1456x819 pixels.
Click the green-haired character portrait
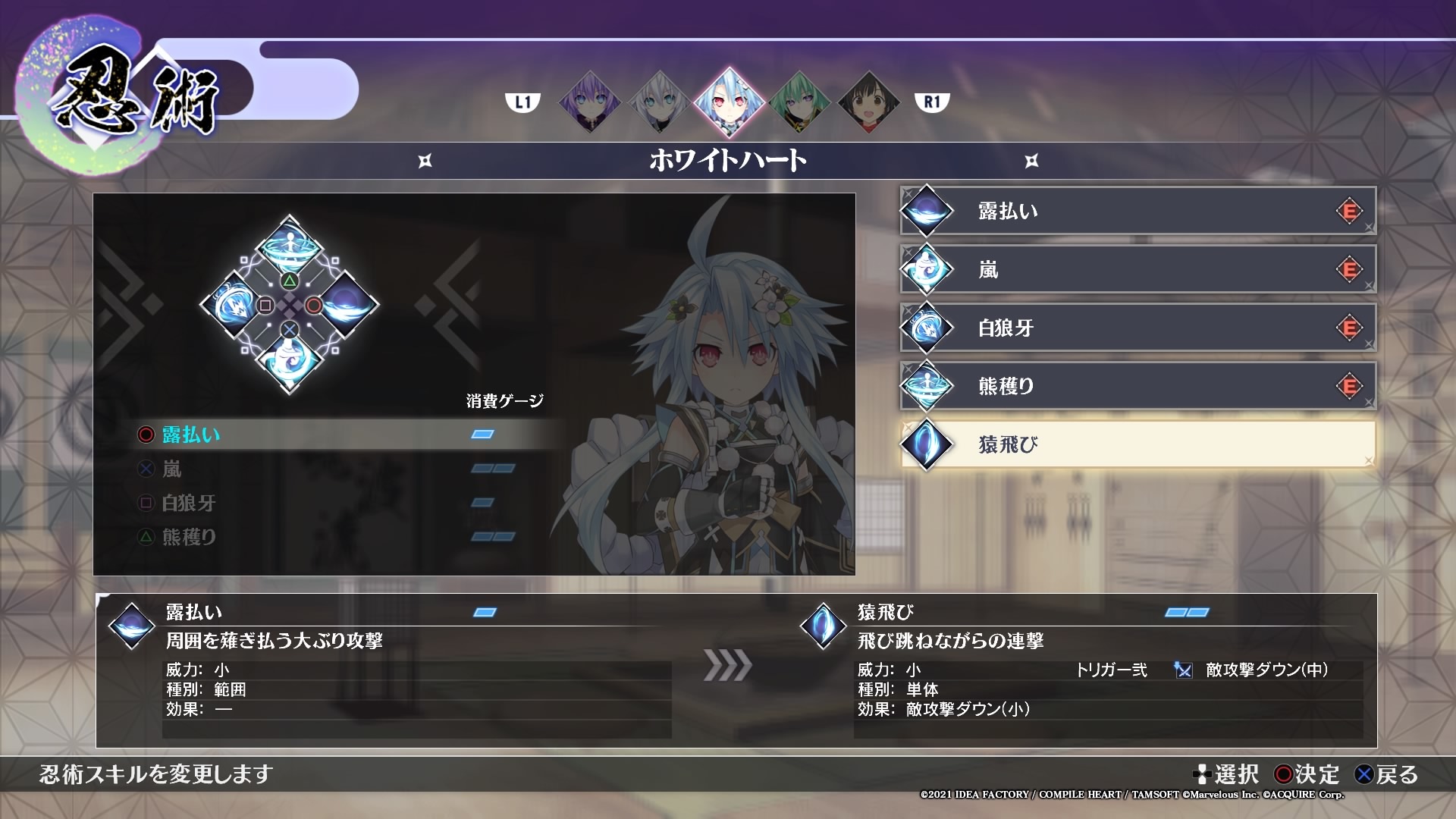click(x=802, y=102)
